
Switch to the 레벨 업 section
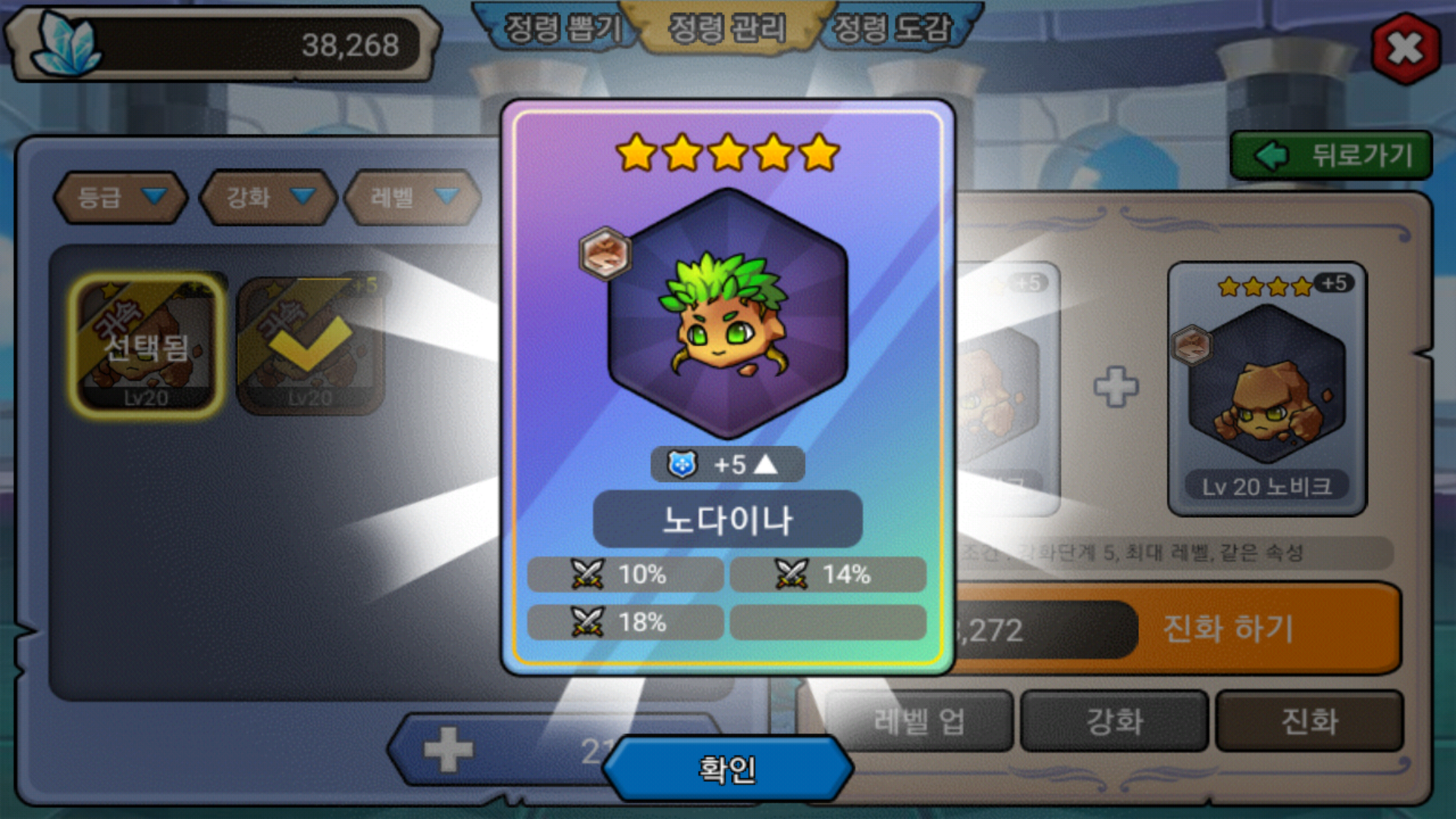click(918, 721)
